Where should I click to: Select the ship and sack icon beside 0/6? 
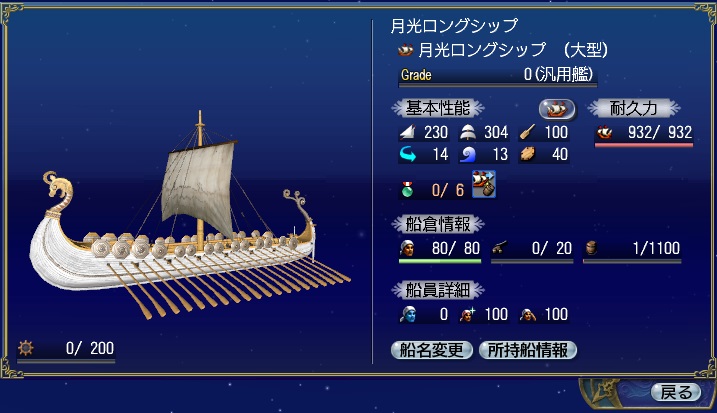coord(485,185)
